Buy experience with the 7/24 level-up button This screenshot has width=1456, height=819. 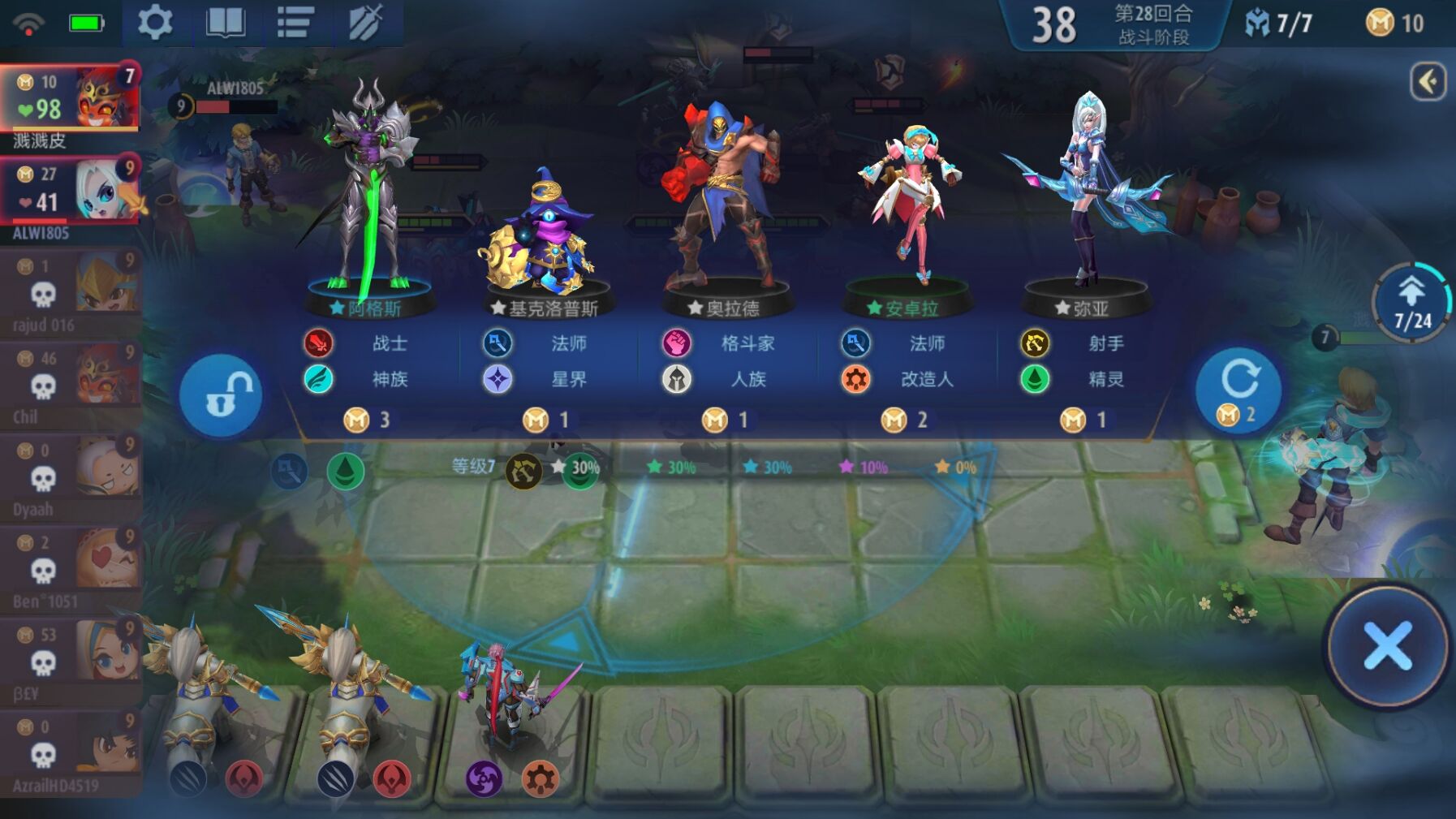click(x=1412, y=303)
